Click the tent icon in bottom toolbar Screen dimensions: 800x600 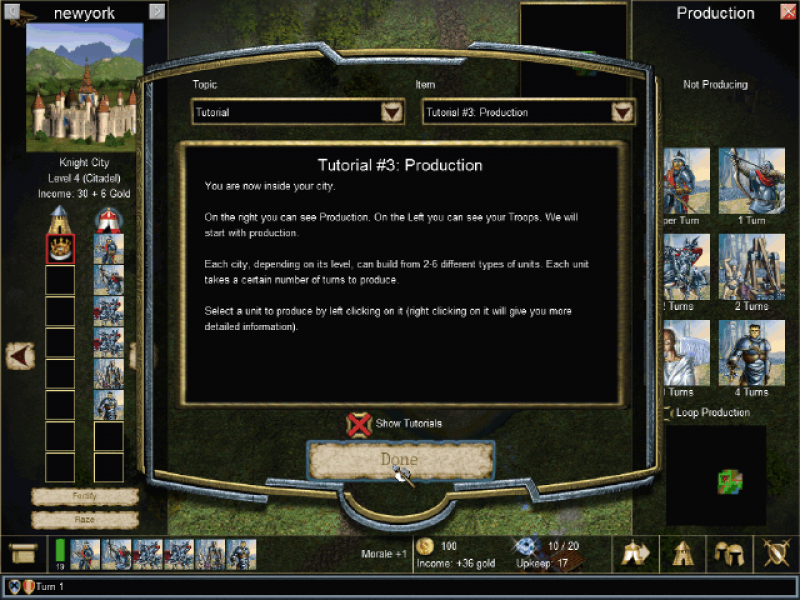click(682, 553)
